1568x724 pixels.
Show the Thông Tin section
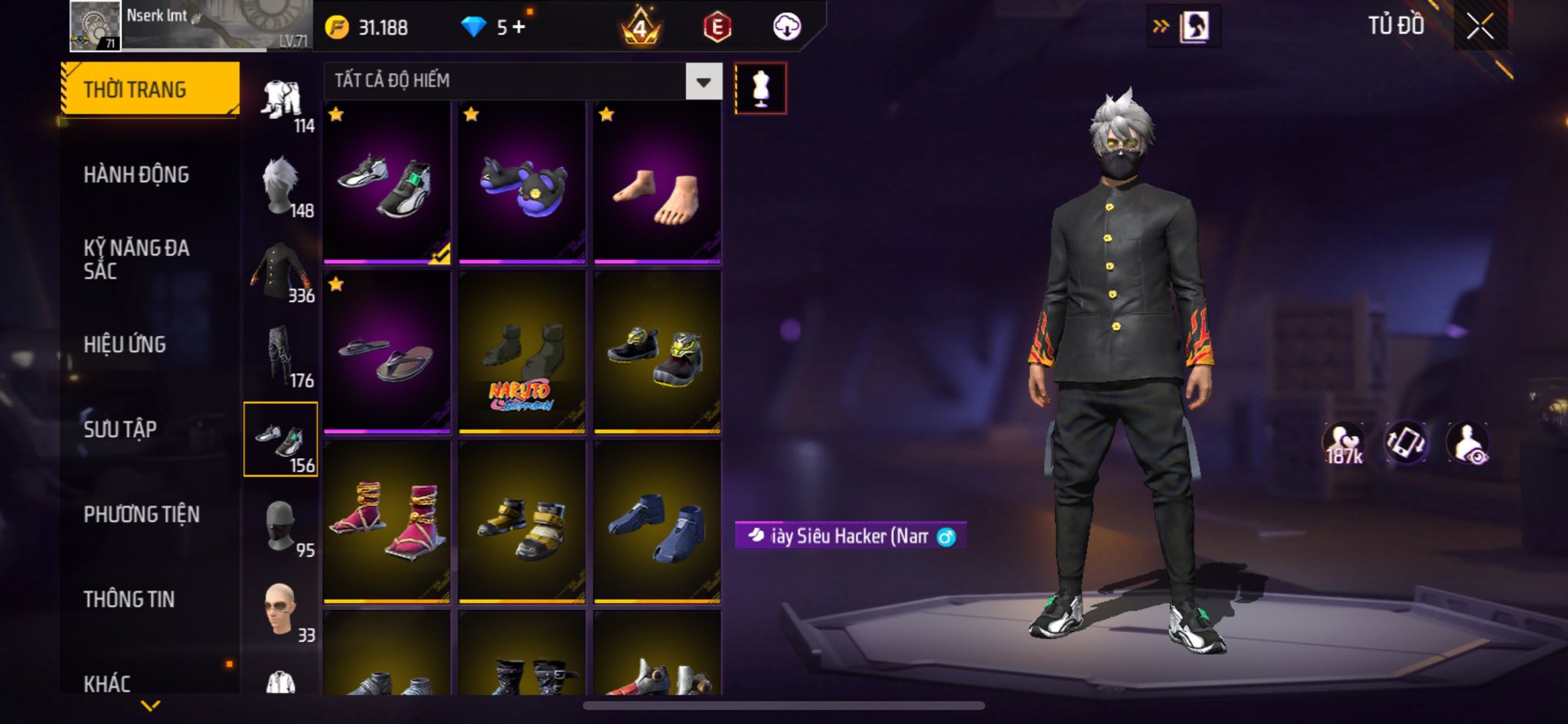tap(129, 599)
